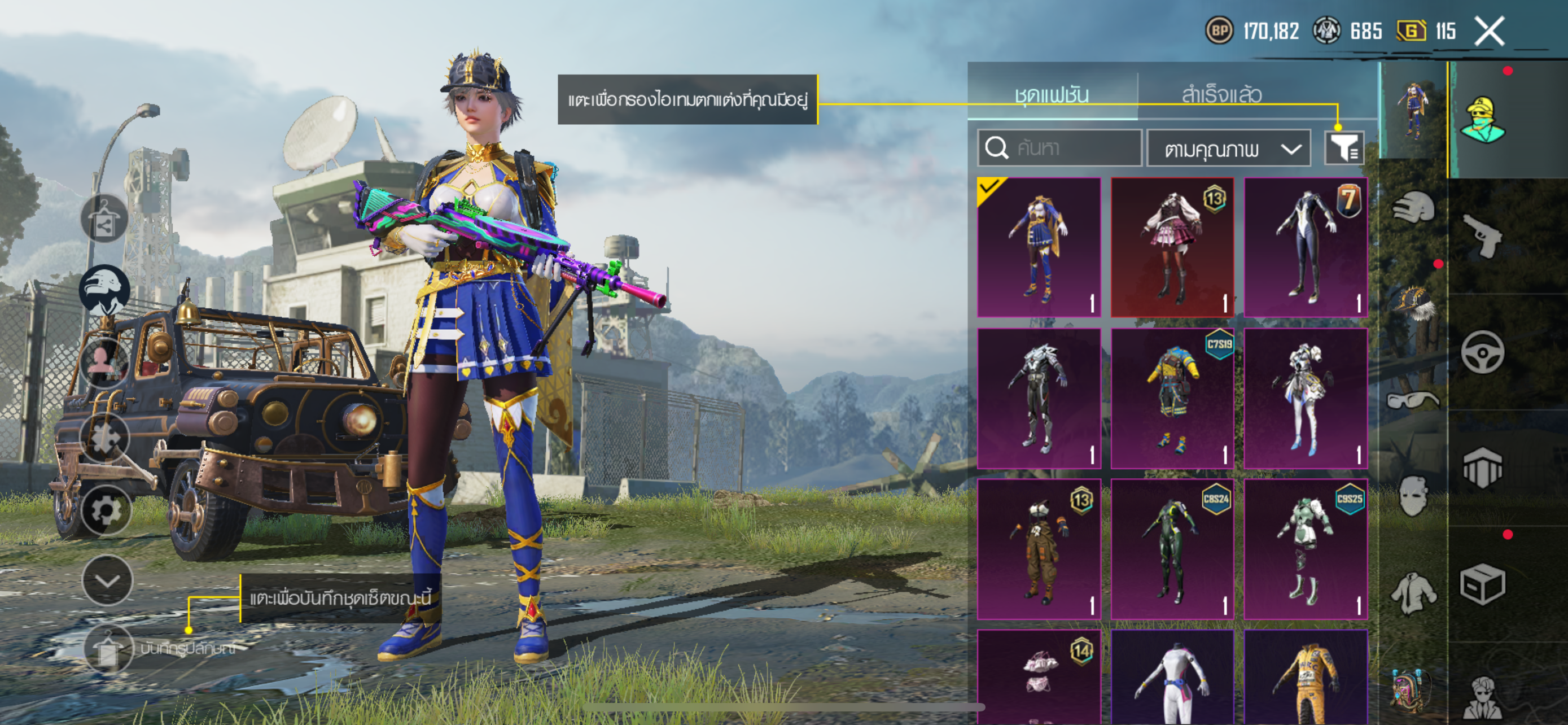Select the green suit tagged C8S24
This screenshot has height=725, width=1568.
click(x=1172, y=549)
